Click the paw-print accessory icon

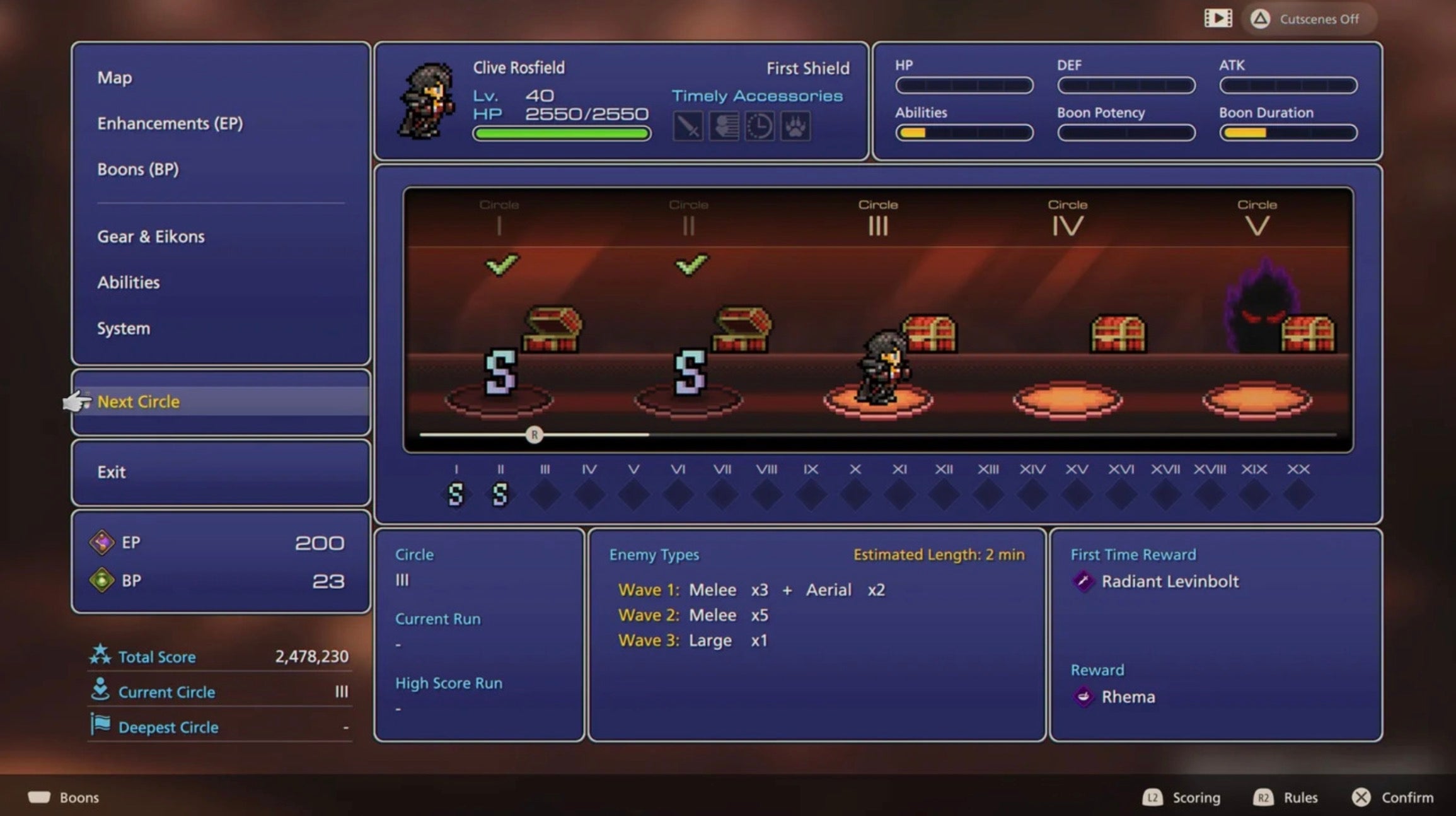pyautogui.click(x=795, y=126)
